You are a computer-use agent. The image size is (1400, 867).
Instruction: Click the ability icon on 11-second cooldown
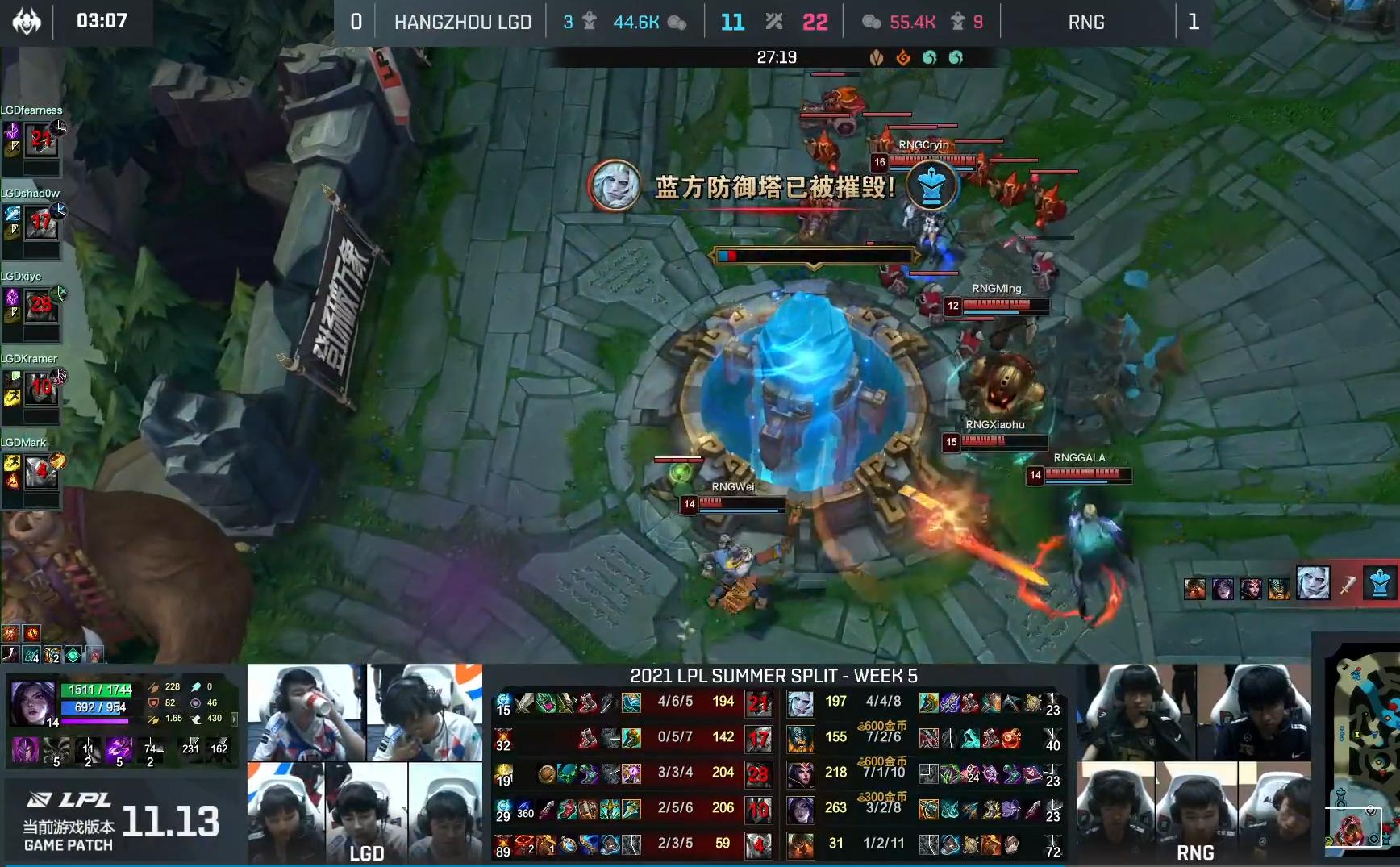(x=88, y=750)
